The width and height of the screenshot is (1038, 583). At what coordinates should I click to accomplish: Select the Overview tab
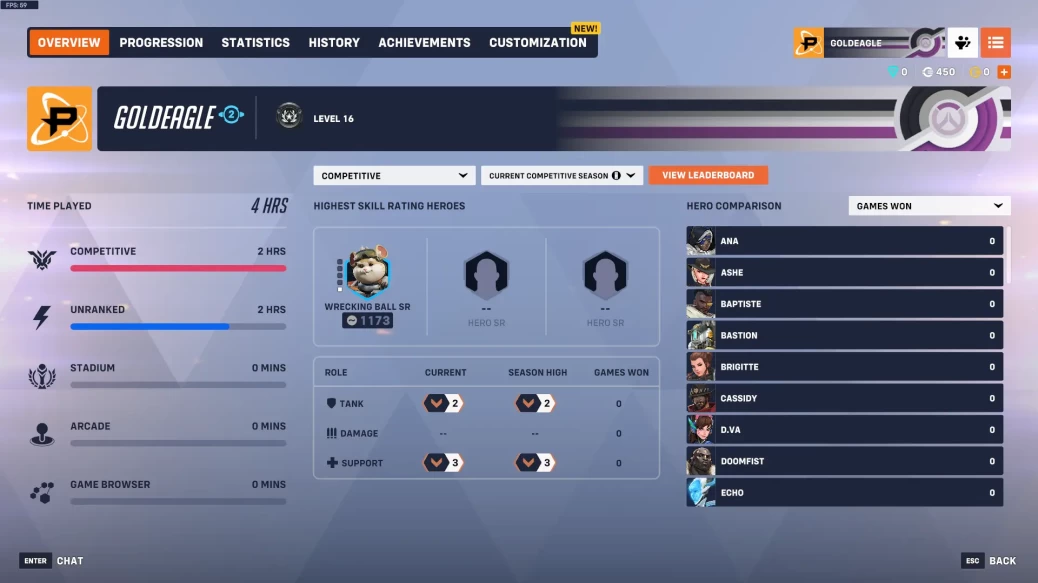(x=69, y=42)
